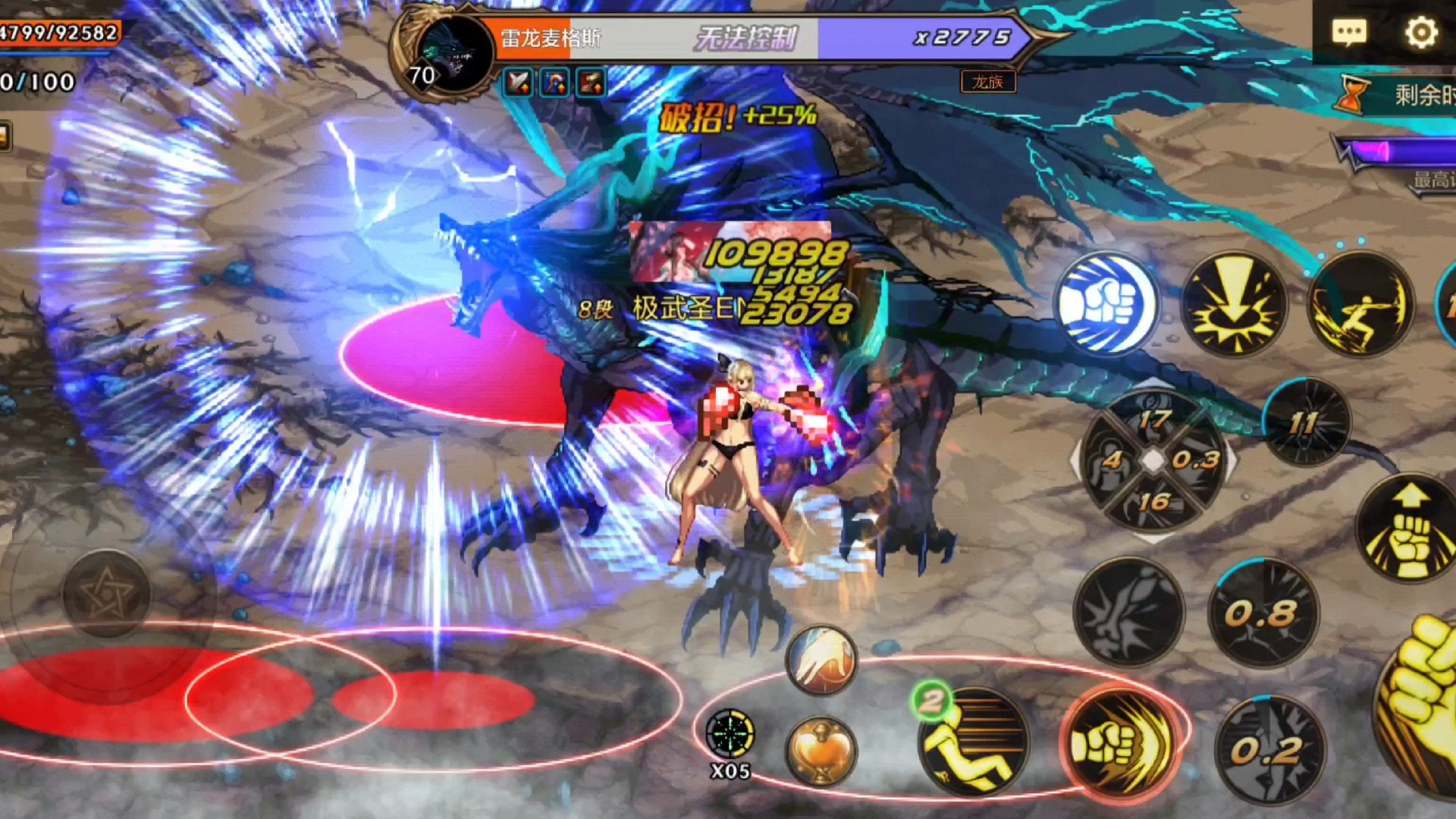Activate the hand-with-orb skill icon
Screen dimensions: 1456x819
821,658
